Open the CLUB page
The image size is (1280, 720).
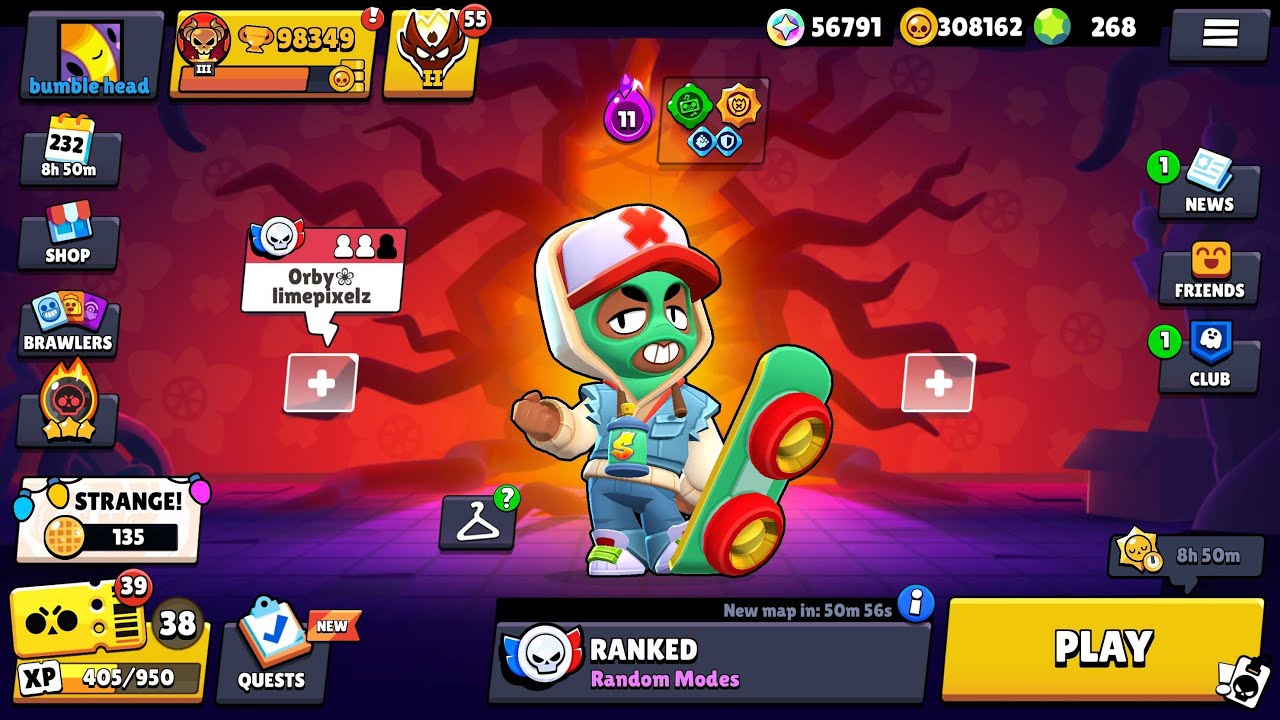(1209, 358)
